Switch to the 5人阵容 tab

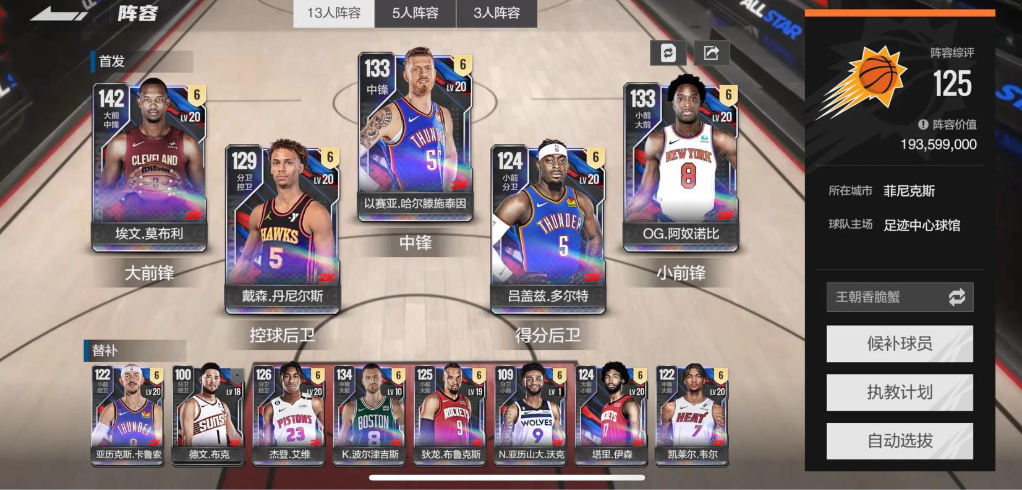(415, 13)
